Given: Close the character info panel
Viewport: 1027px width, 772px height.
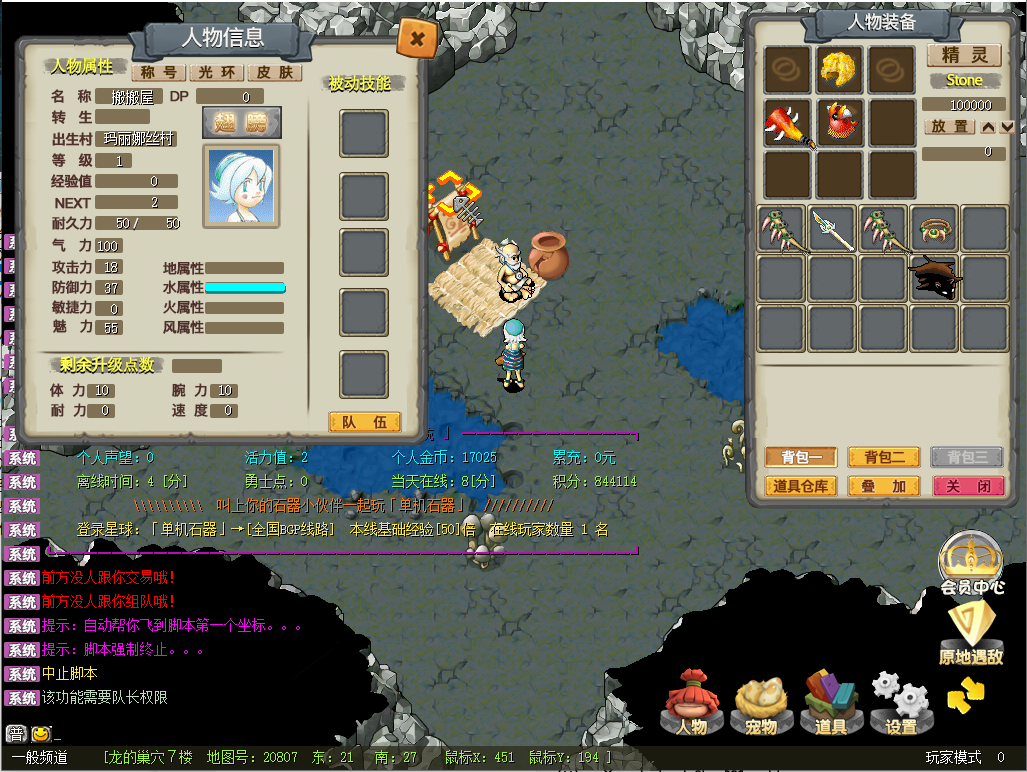Looking at the screenshot, I should pos(417,39).
